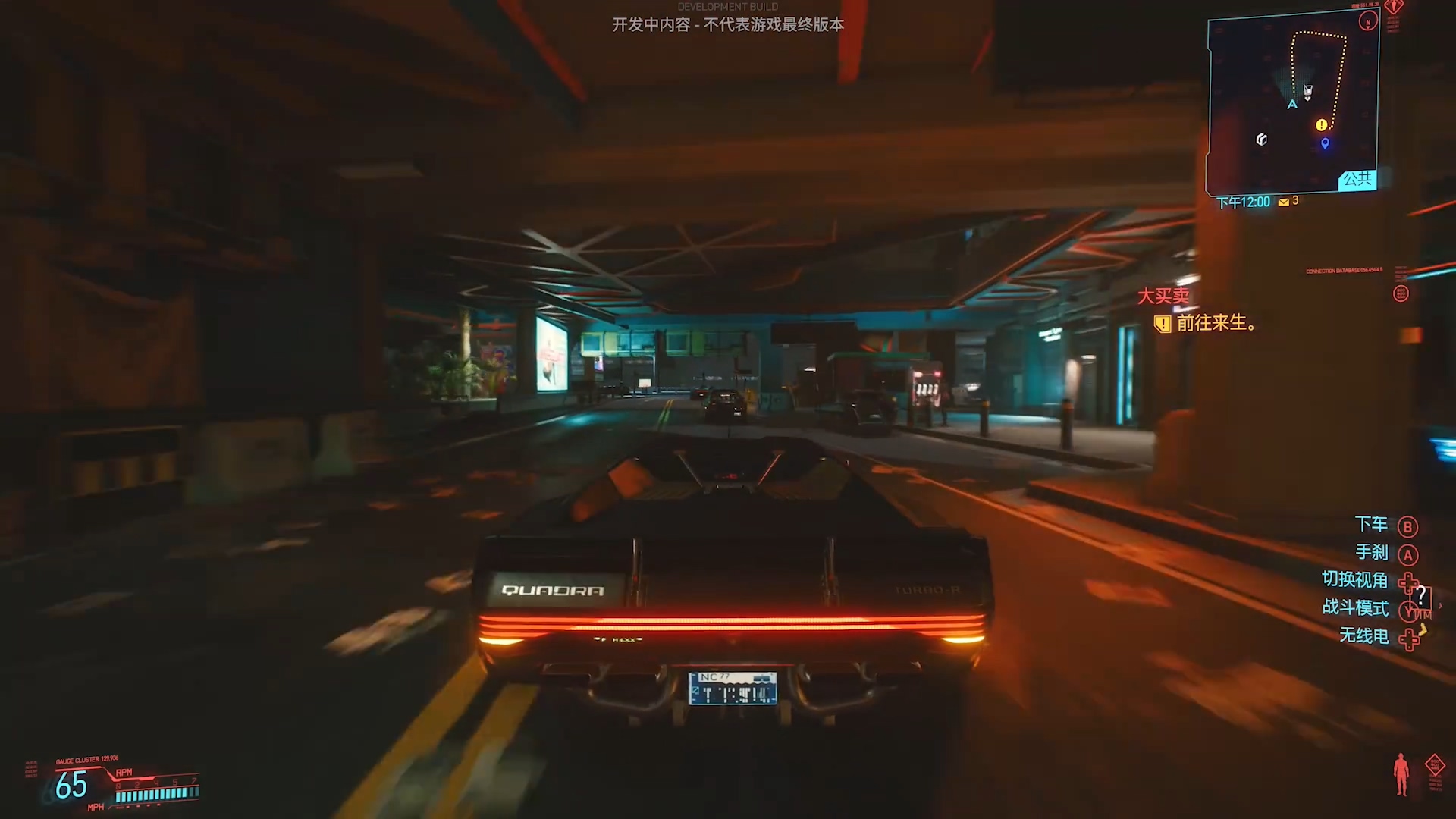Select the white cube icon on minimap
Image resolution: width=1456 pixels, height=819 pixels.
[x=1262, y=140]
